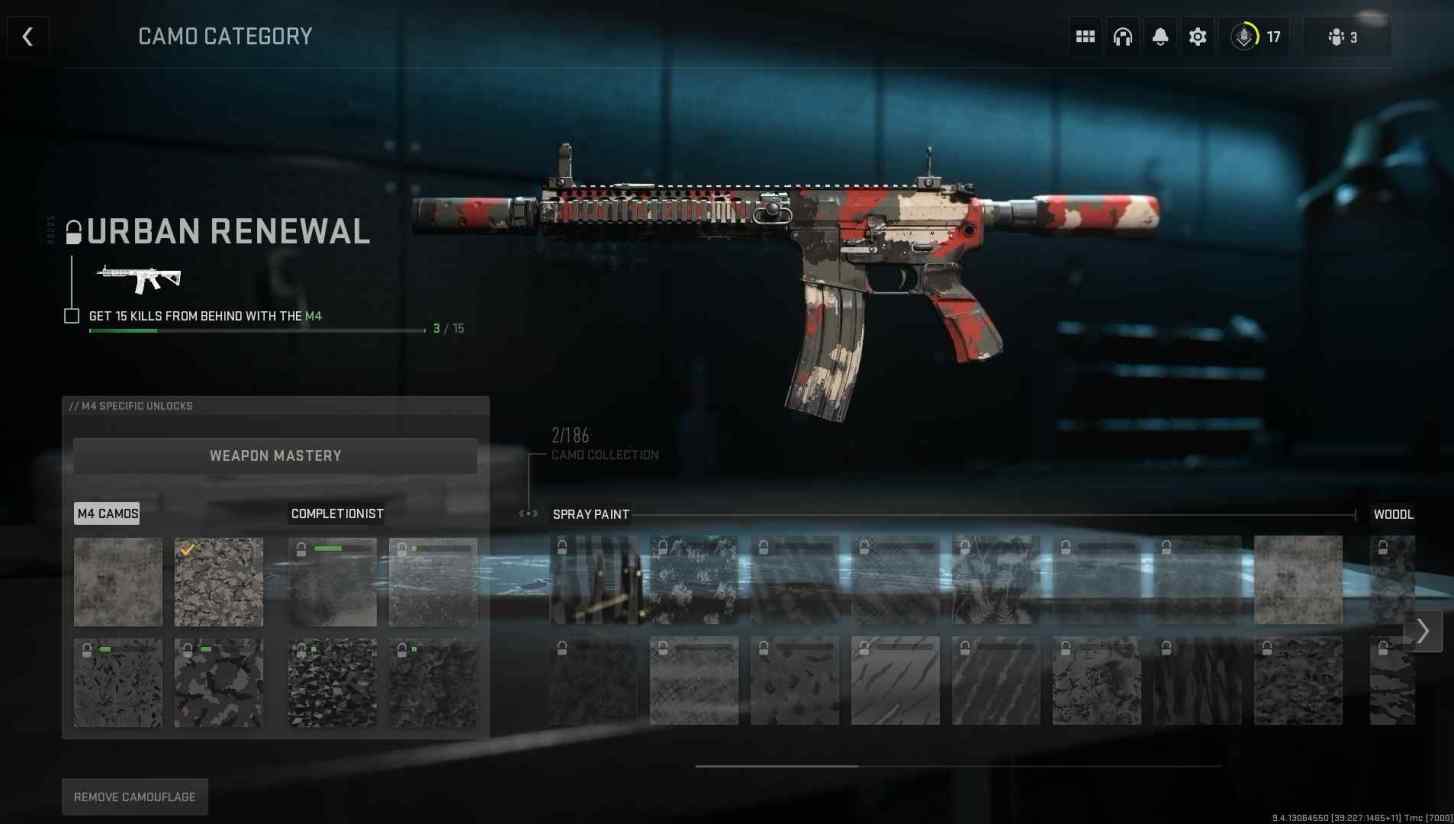Go back using the arrow icon

tap(27, 36)
